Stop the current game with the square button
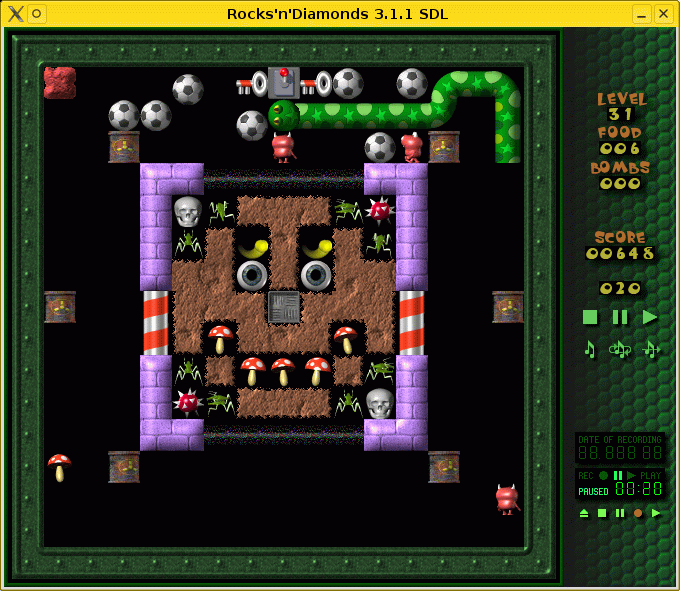Screen dimensions: 680x591 (590, 317)
